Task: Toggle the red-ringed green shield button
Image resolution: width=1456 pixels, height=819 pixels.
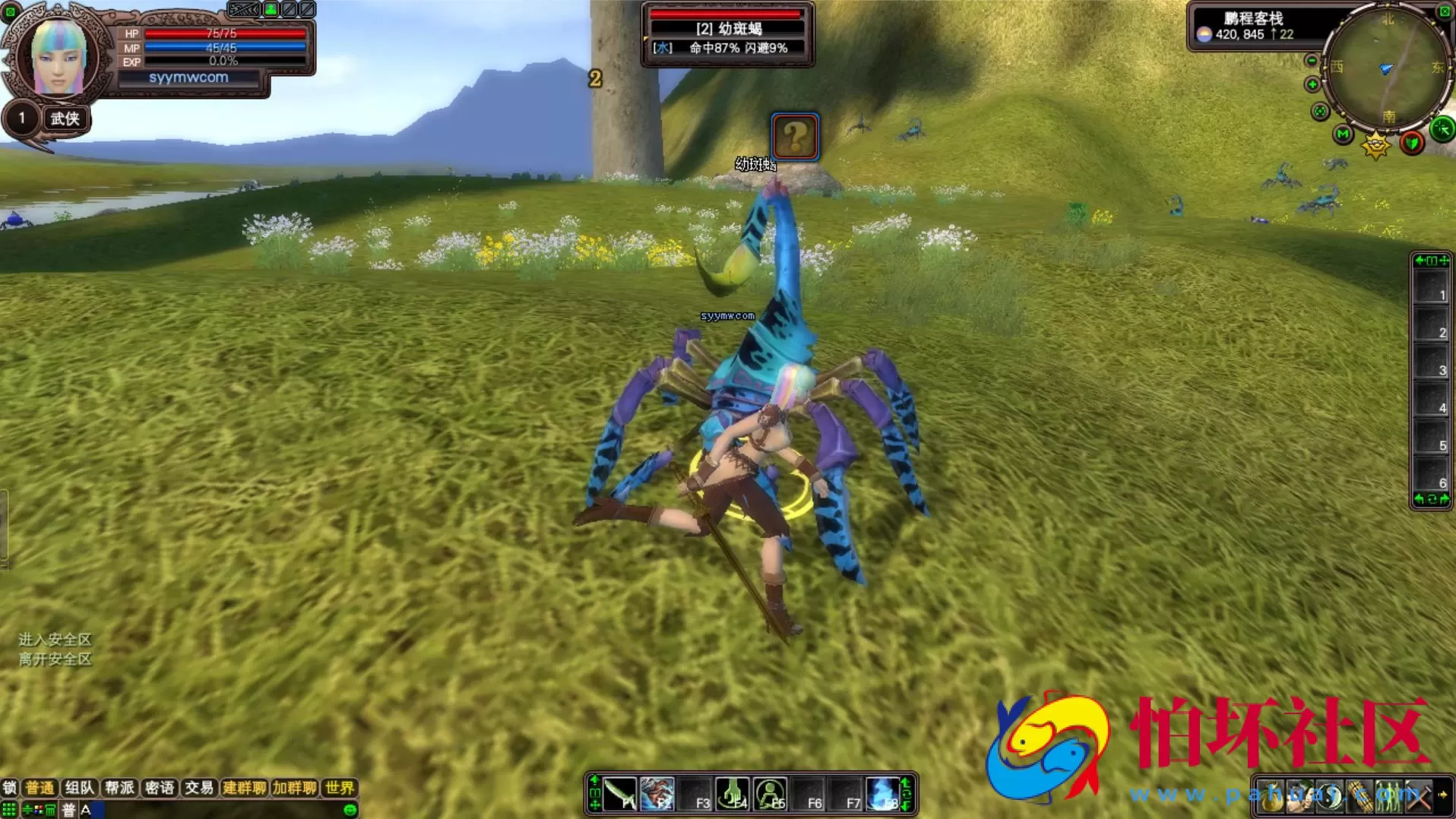Action: (1412, 142)
